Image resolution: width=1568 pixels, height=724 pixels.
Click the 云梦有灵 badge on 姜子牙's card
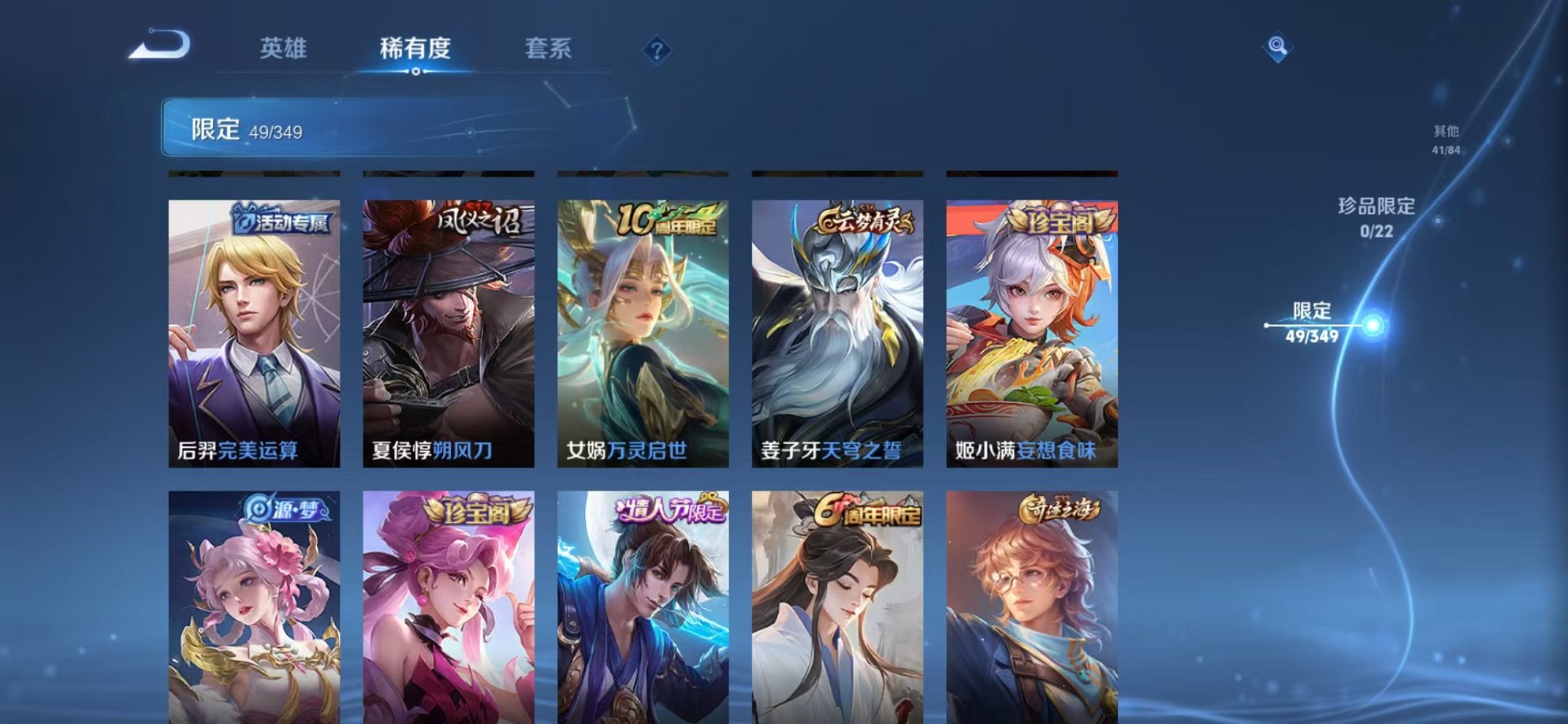tap(867, 220)
